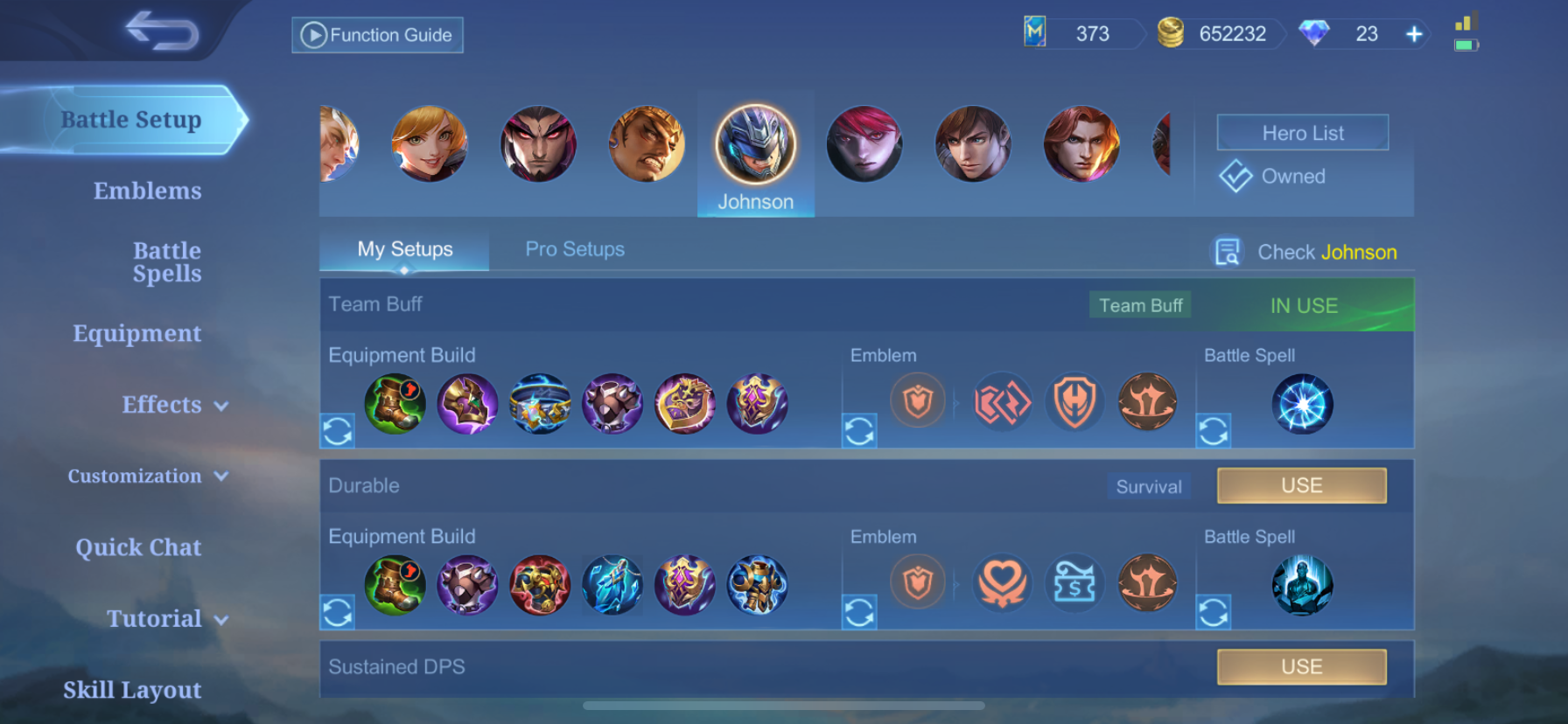Select the orange-haired female hero portrait
The width and height of the screenshot is (1568, 724).
coord(429,144)
